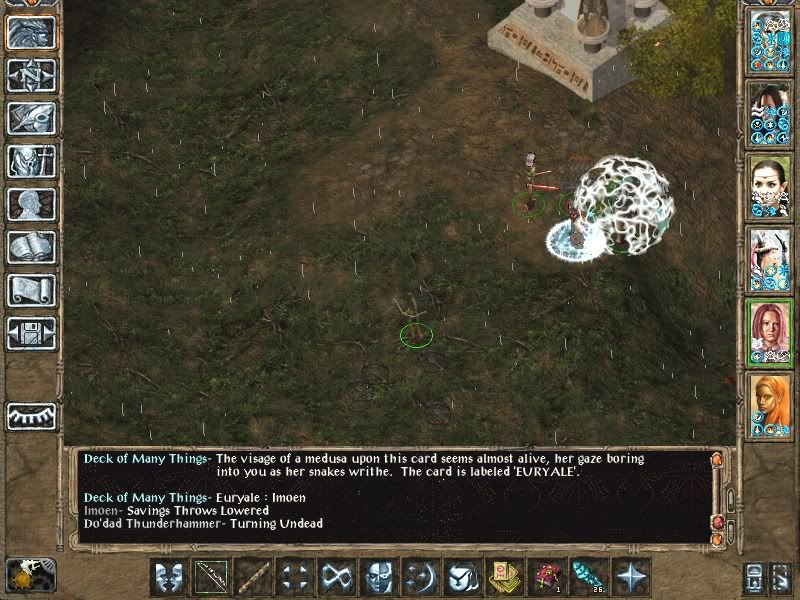Open the character record bust button

pyautogui.click(x=31, y=204)
